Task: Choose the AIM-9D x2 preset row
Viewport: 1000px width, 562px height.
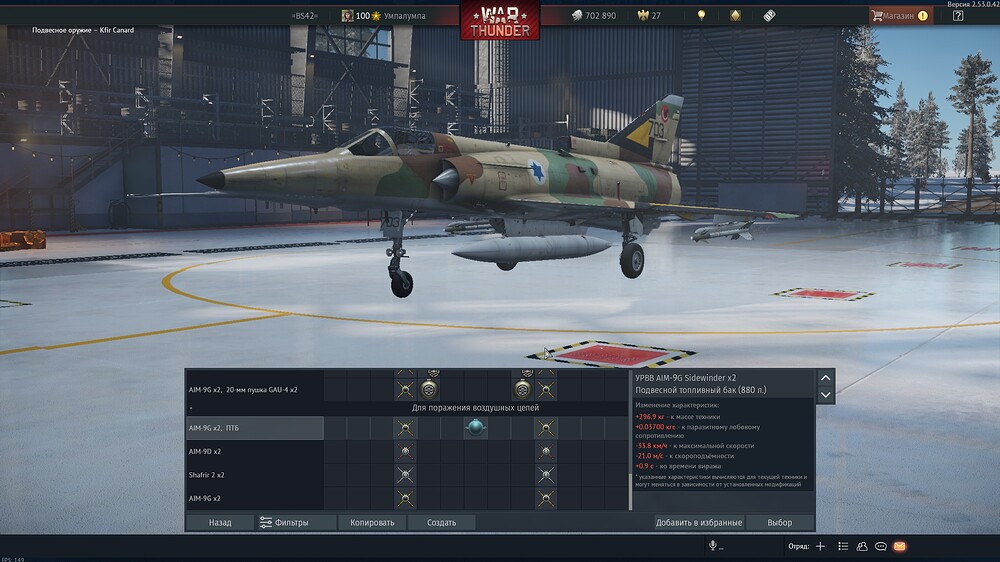Action: pyautogui.click(x=254, y=451)
